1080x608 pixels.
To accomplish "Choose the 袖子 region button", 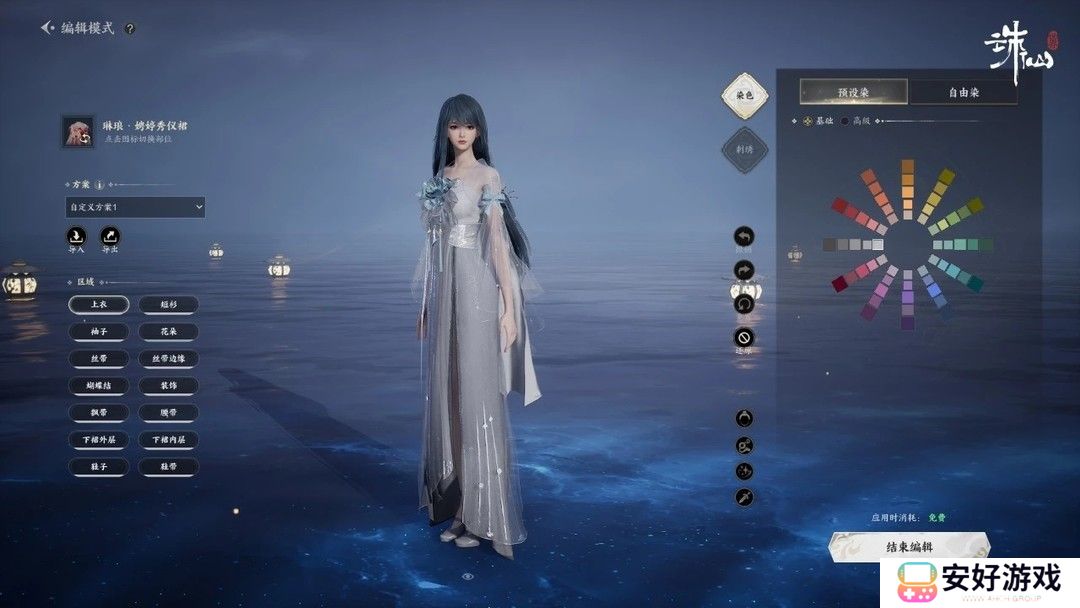I will (98, 331).
